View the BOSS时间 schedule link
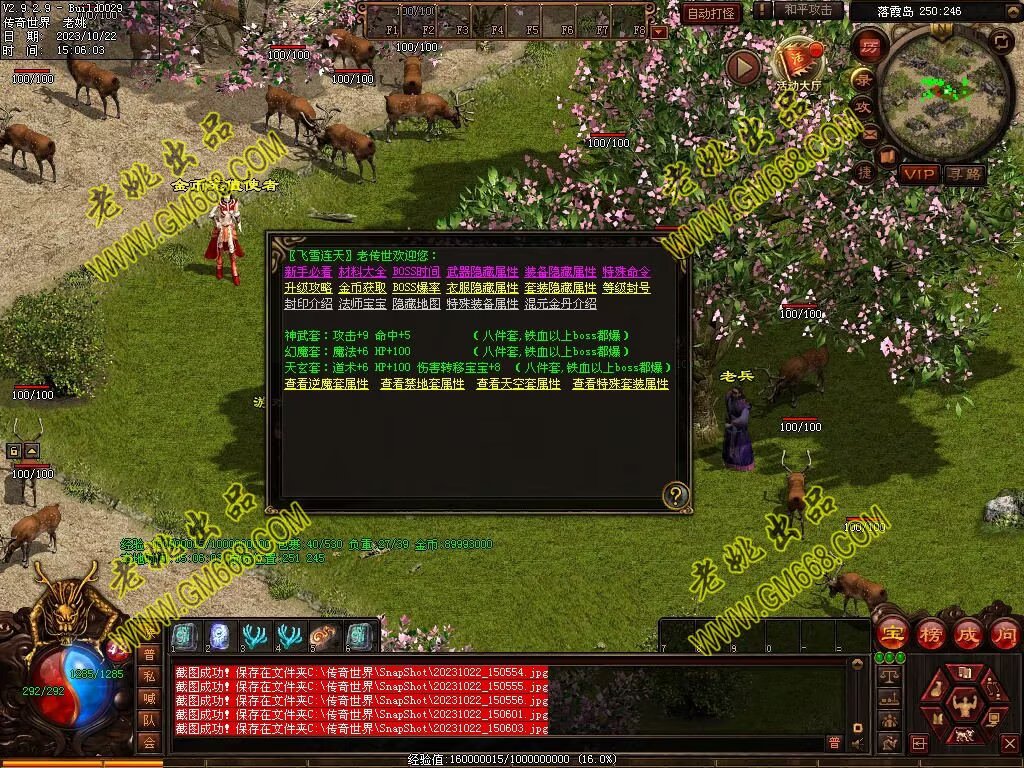 point(415,272)
